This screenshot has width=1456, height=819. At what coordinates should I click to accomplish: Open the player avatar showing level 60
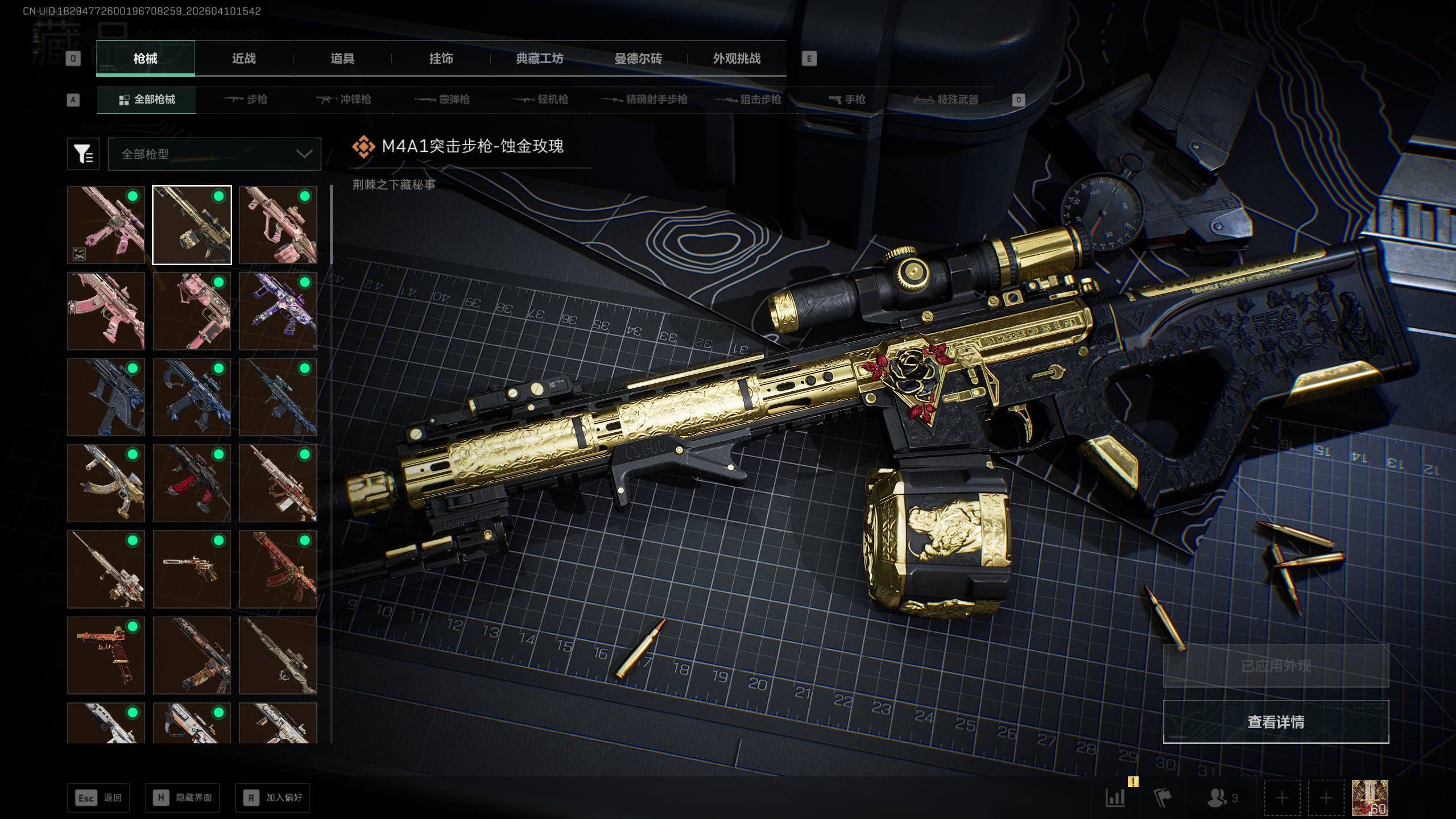click(1370, 798)
